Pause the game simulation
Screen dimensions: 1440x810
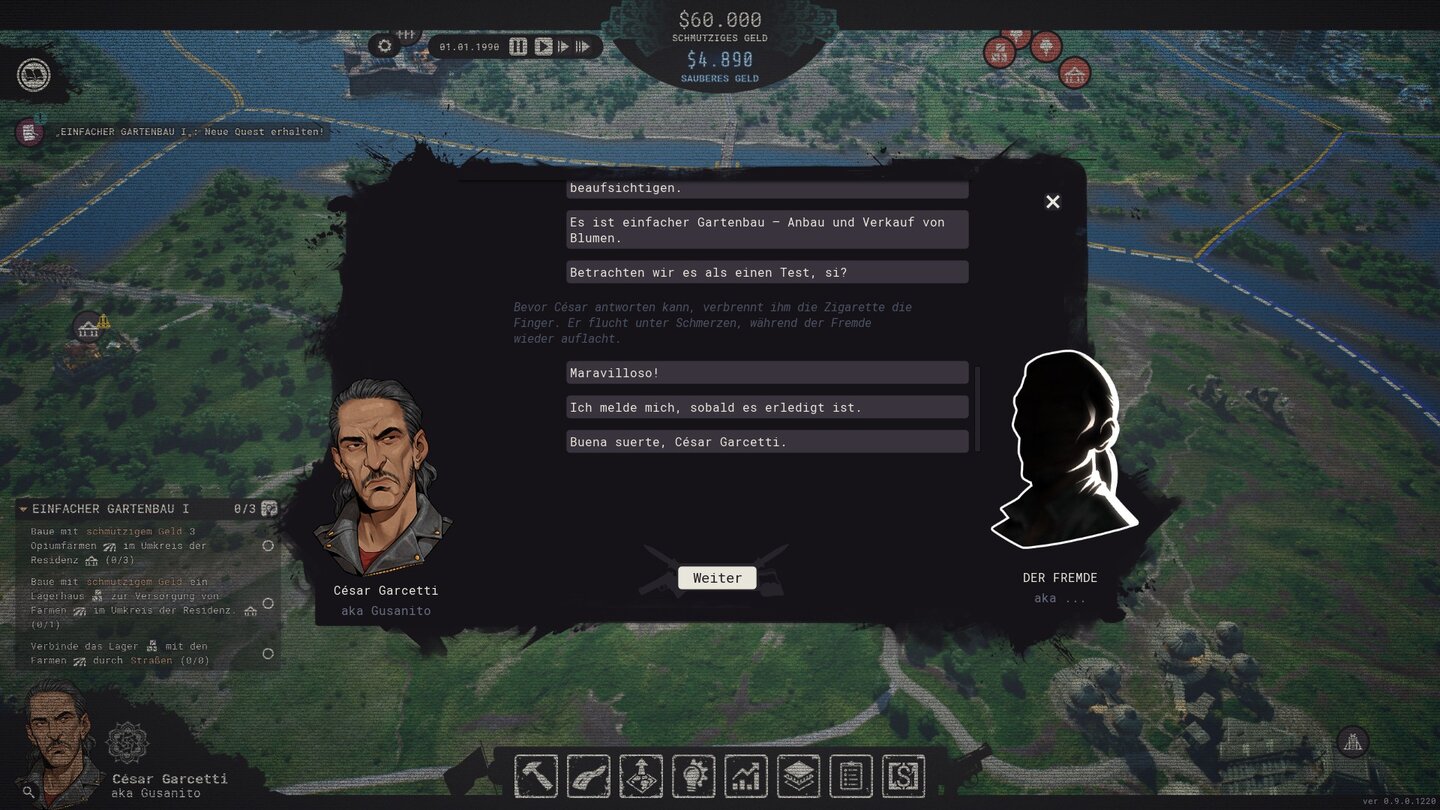(518, 45)
